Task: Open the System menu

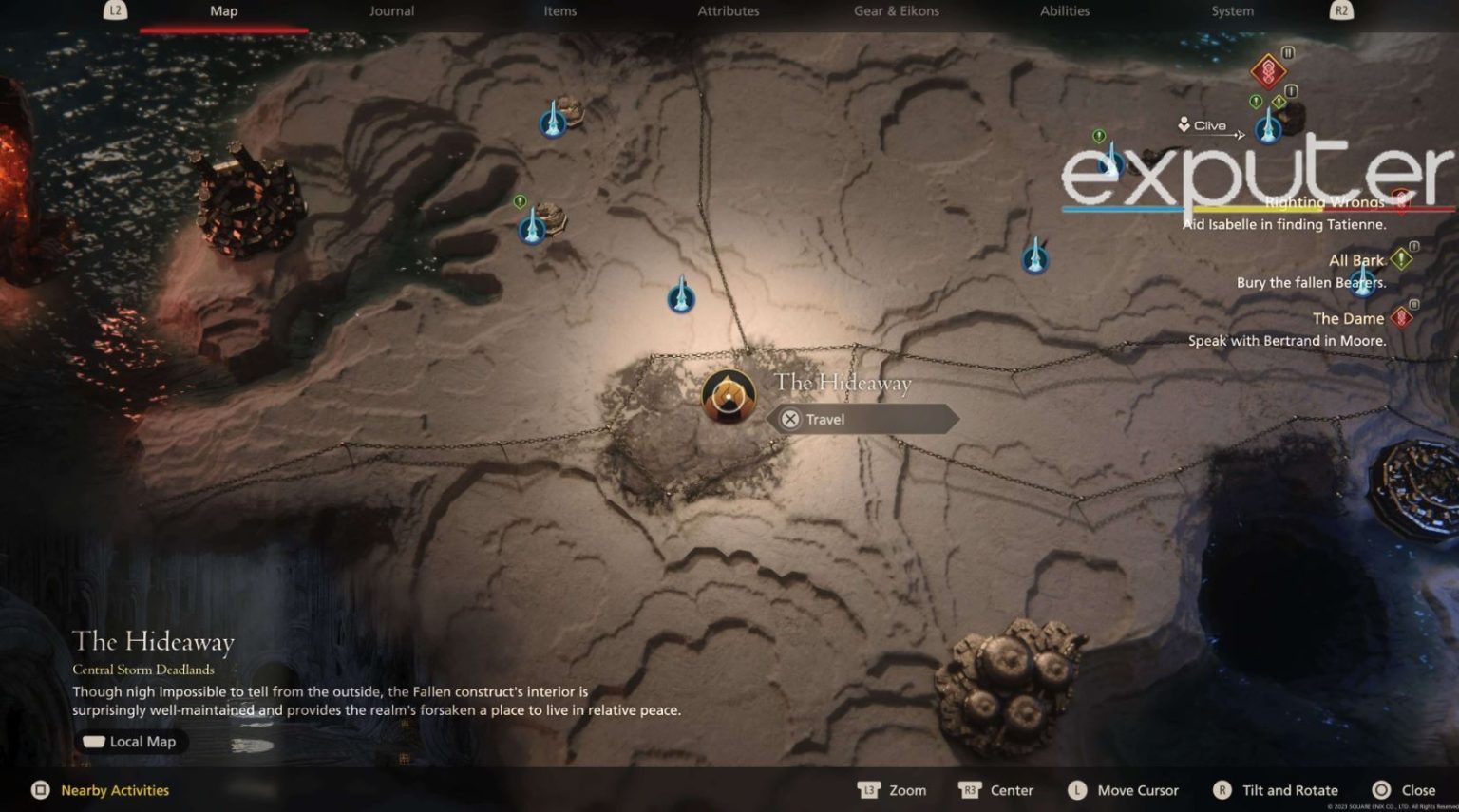Action: [x=1231, y=11]
